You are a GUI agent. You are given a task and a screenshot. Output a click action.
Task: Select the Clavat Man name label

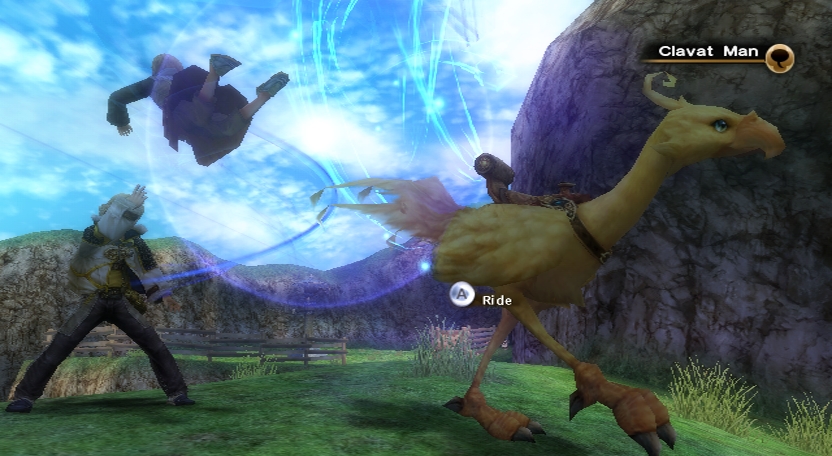[x=708, y=51]
